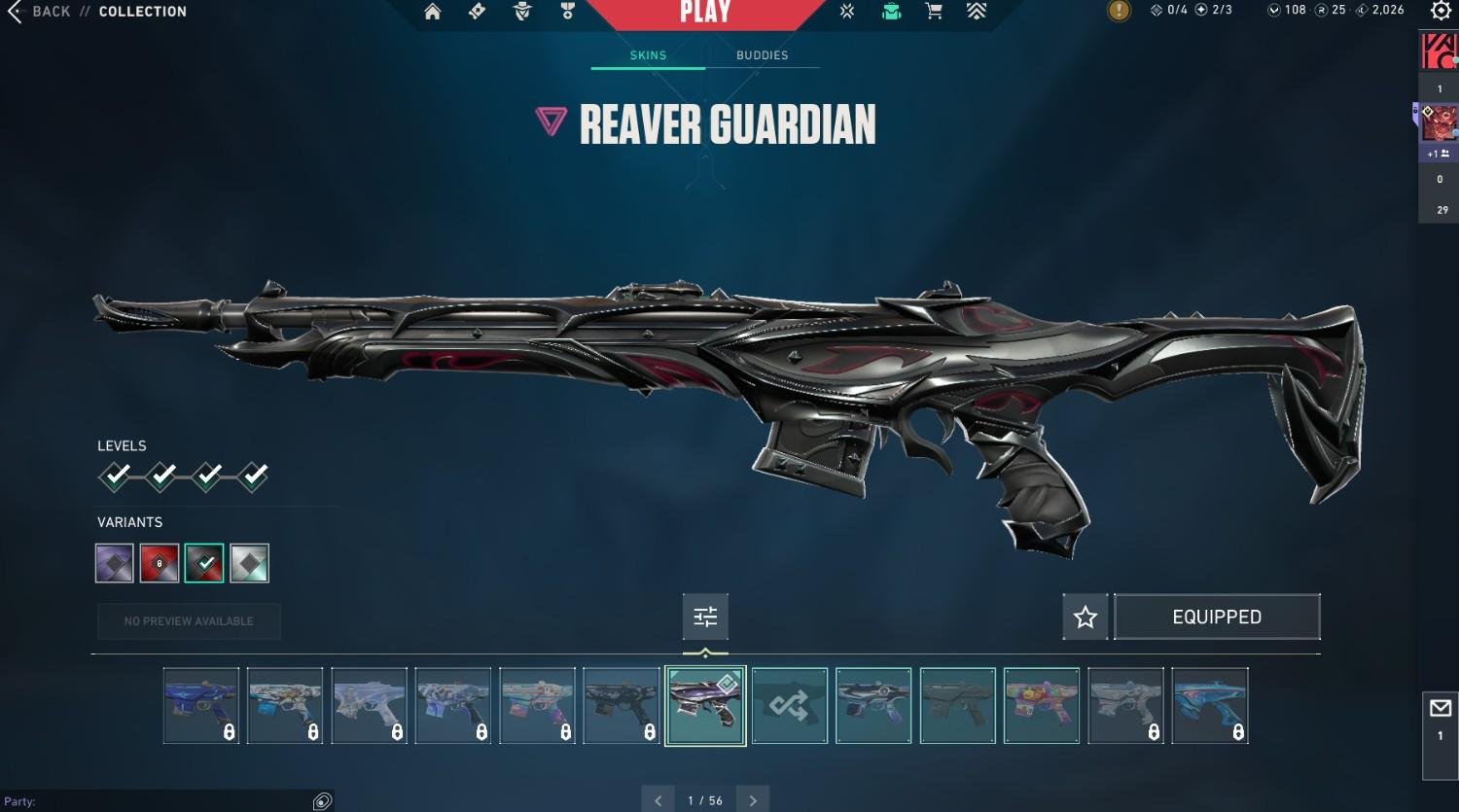The height and width of the screenshot is (812, 1459).
Task: Favorite this skin with the star
Action: [1085, 617]
